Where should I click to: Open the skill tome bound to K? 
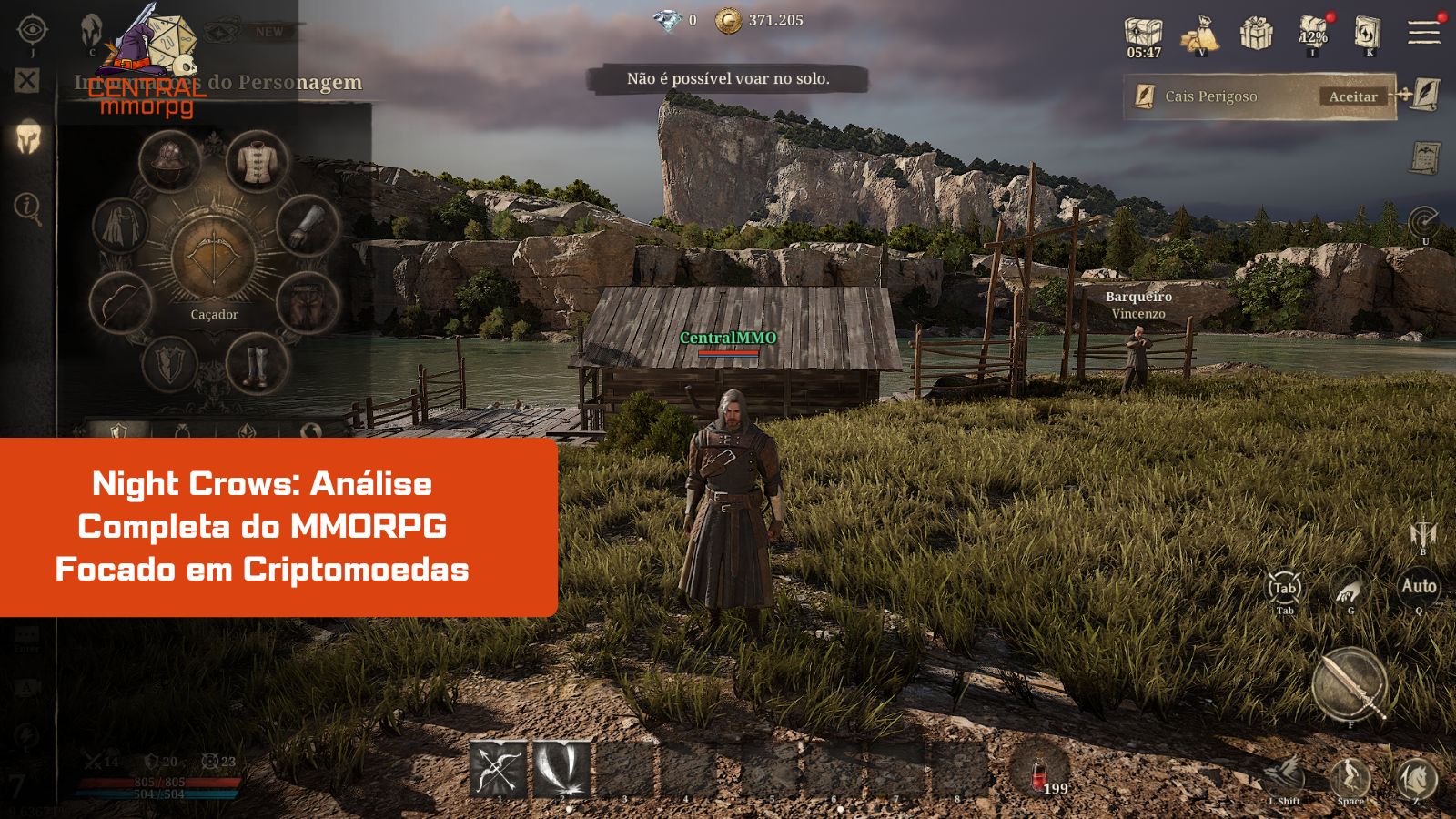click(1368, 35)
